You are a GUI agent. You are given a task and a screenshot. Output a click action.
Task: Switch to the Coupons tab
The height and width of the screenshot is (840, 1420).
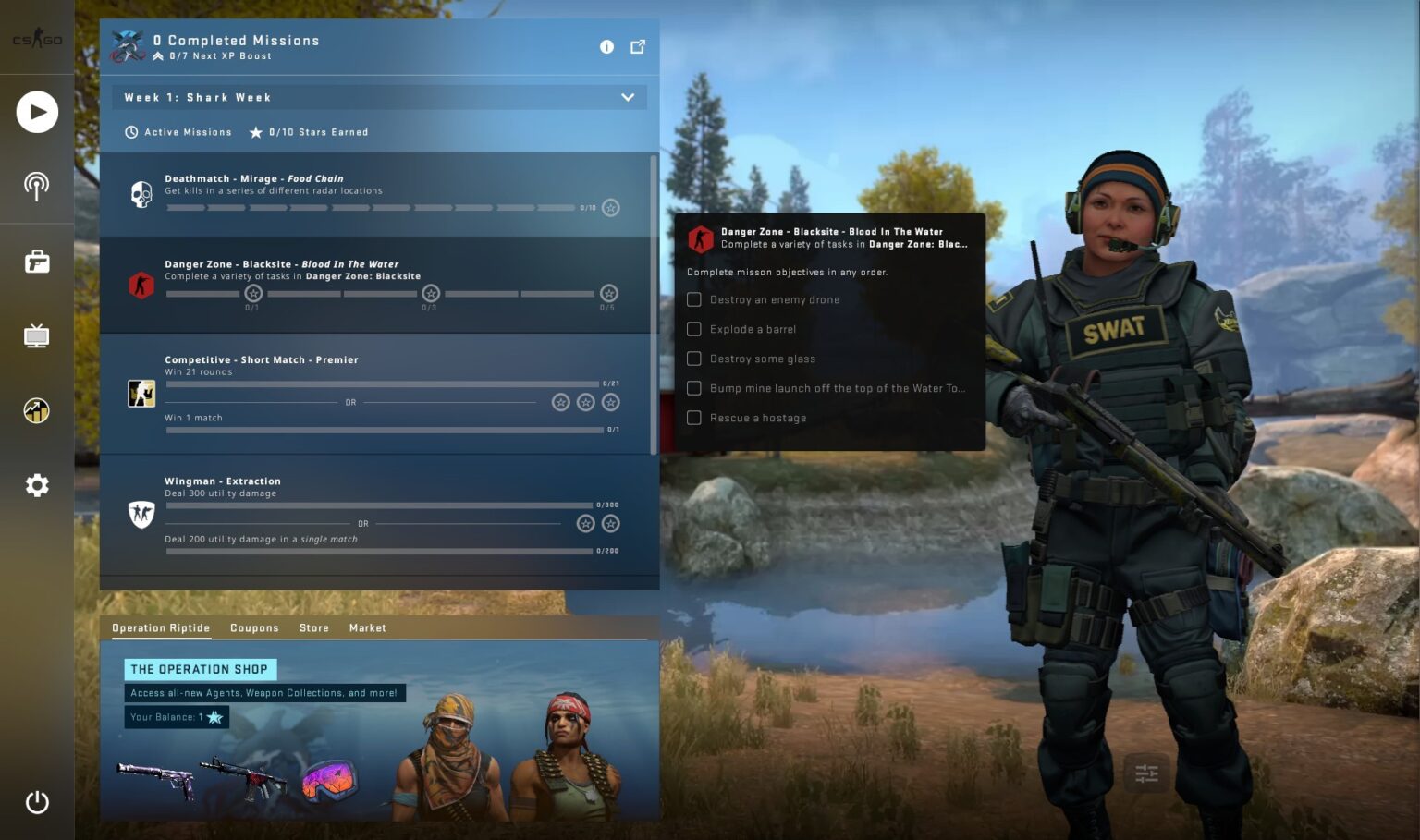[x=254, y=627]
